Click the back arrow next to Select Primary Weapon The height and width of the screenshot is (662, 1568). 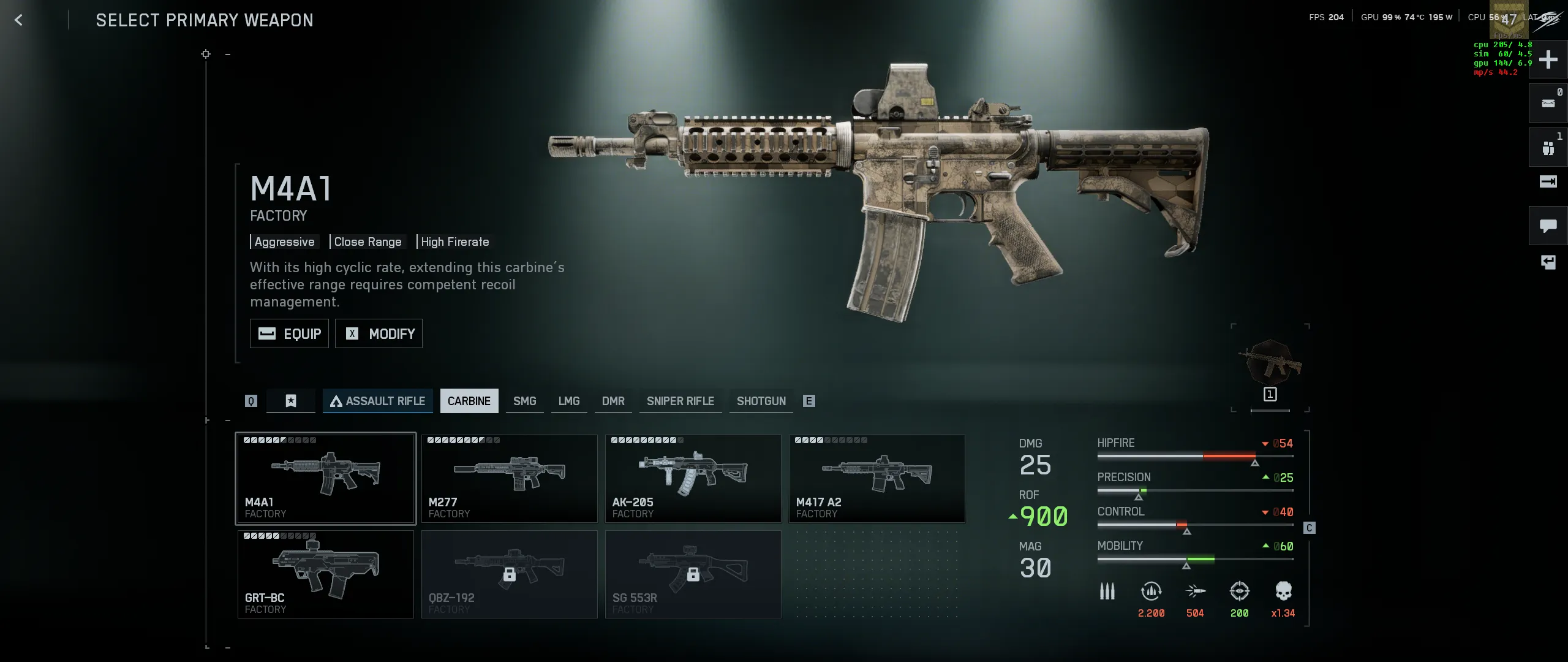[19, 20]
